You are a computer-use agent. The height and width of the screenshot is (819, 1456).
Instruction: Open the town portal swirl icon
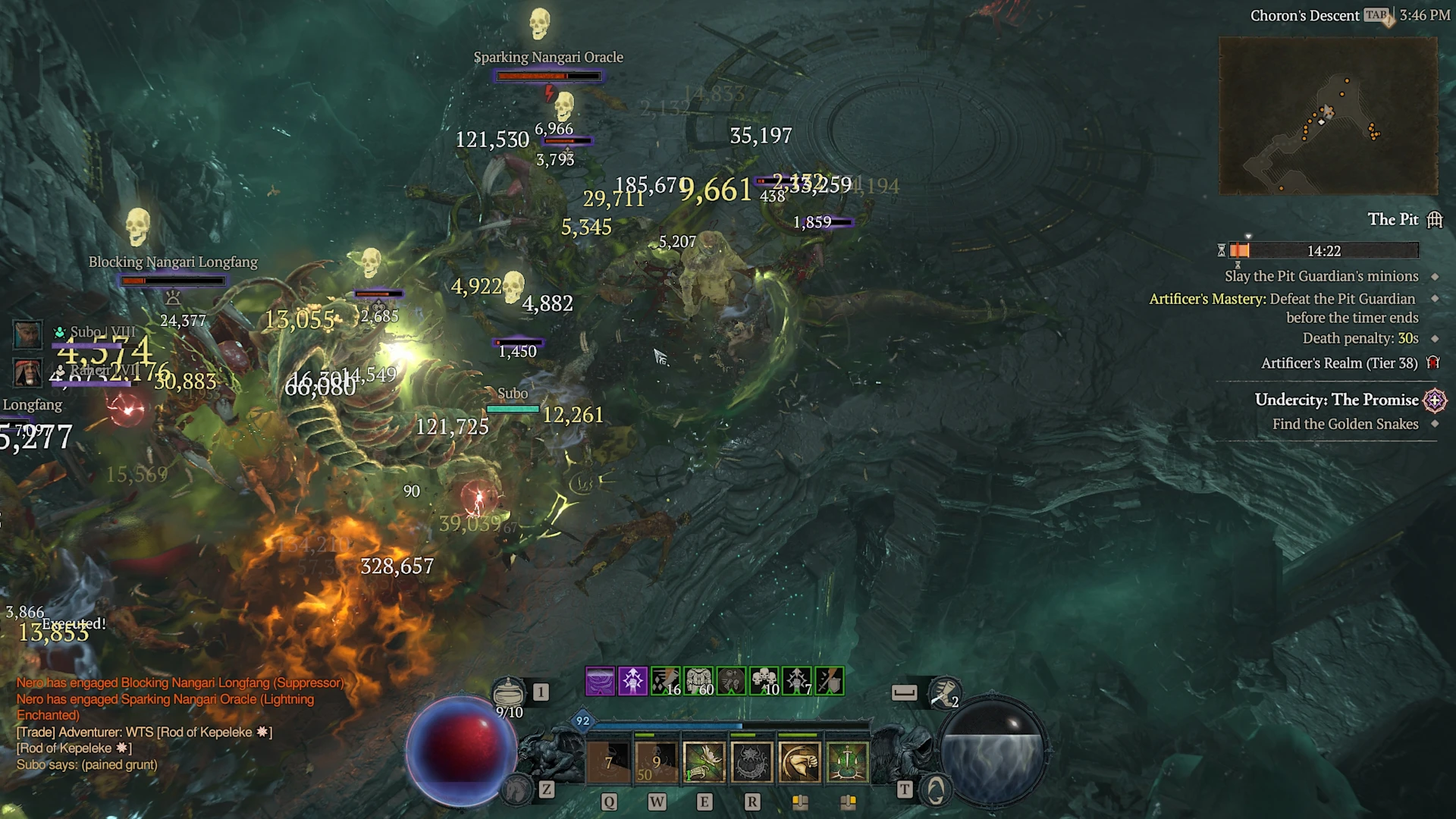pyautogui.click(x=936, y=790)
